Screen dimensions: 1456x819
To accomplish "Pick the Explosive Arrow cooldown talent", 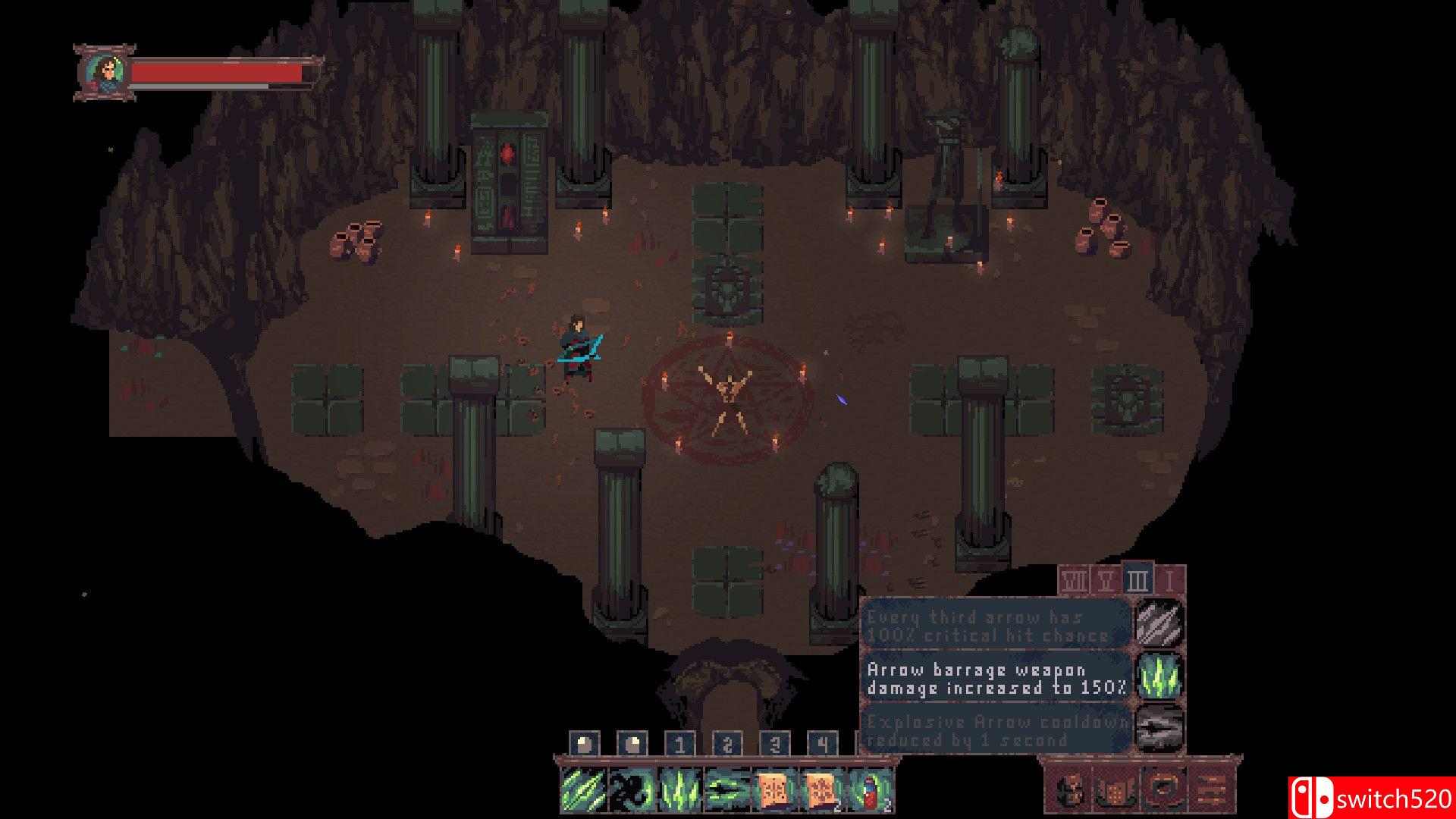I will (x=996, y=731).
